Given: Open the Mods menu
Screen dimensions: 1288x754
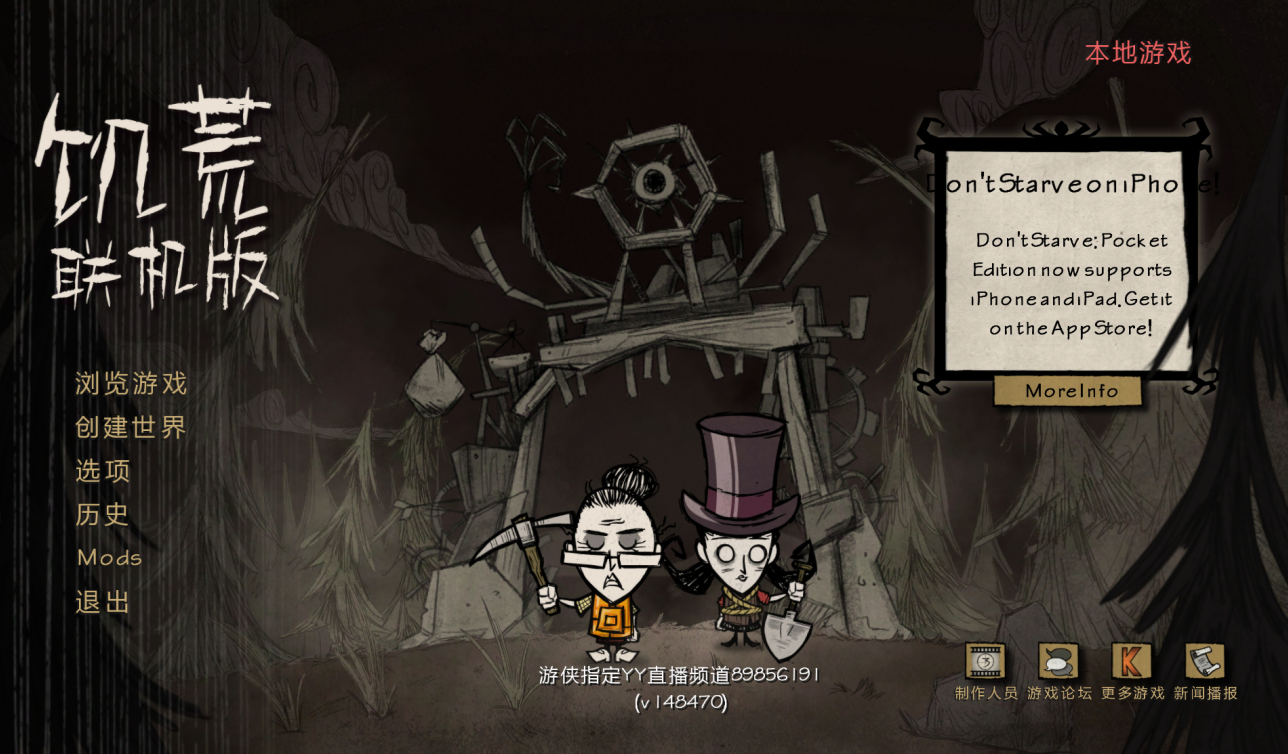Looking at the screenshot, I should point(110,558).
